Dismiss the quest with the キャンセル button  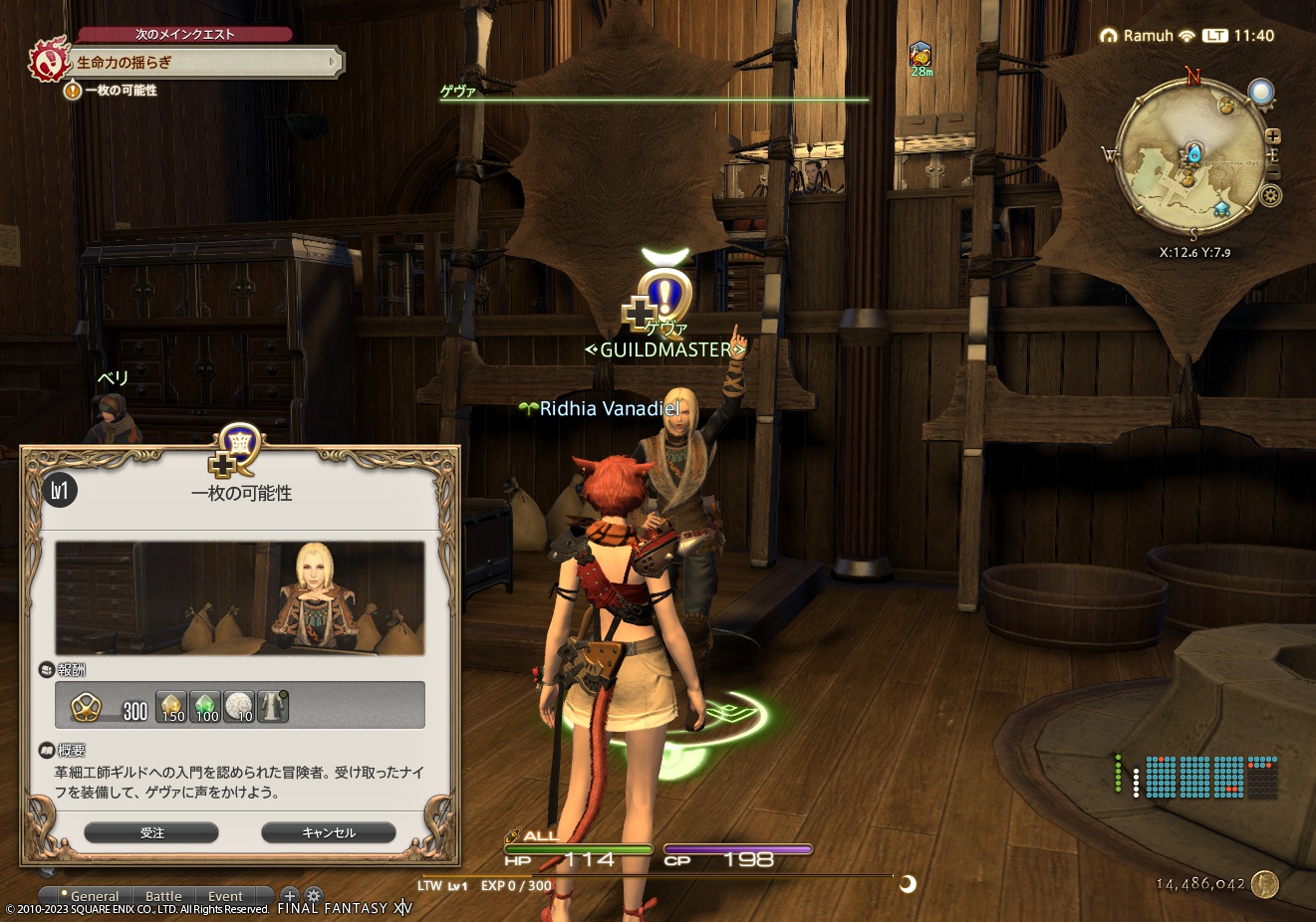tap(329, 832)
